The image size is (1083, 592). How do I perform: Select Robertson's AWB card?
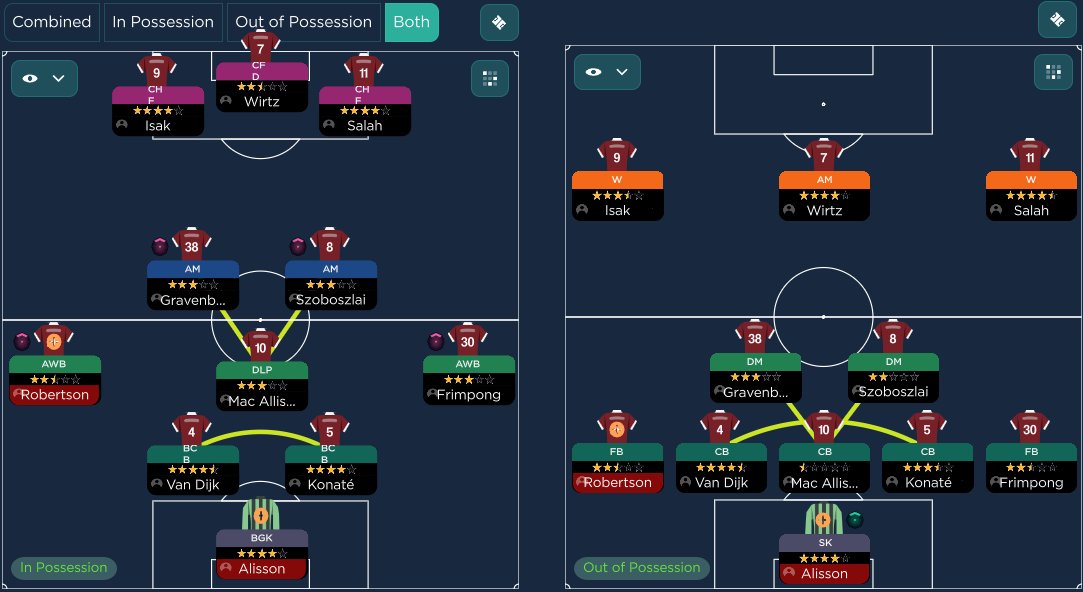[54, 380]
